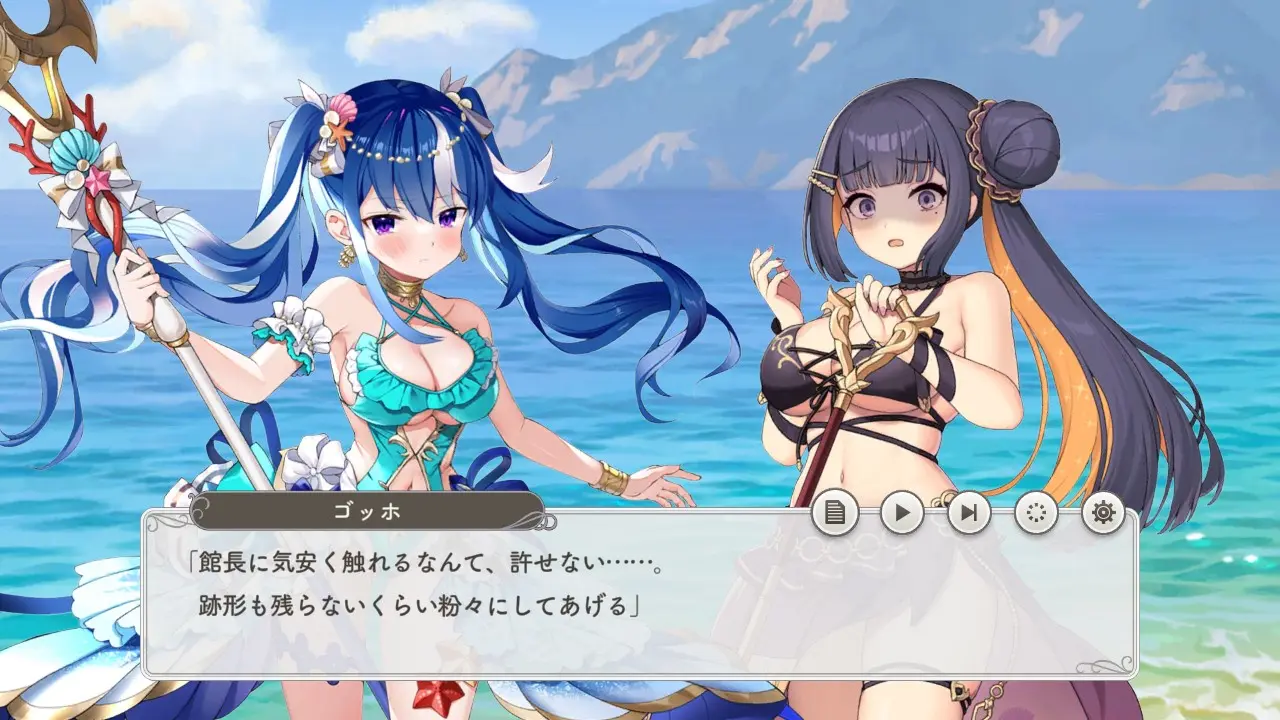The height and width of the screenshot is (720, 1280).
Task: Open settings with the gear icon
Action: [x=1103, y=514]
